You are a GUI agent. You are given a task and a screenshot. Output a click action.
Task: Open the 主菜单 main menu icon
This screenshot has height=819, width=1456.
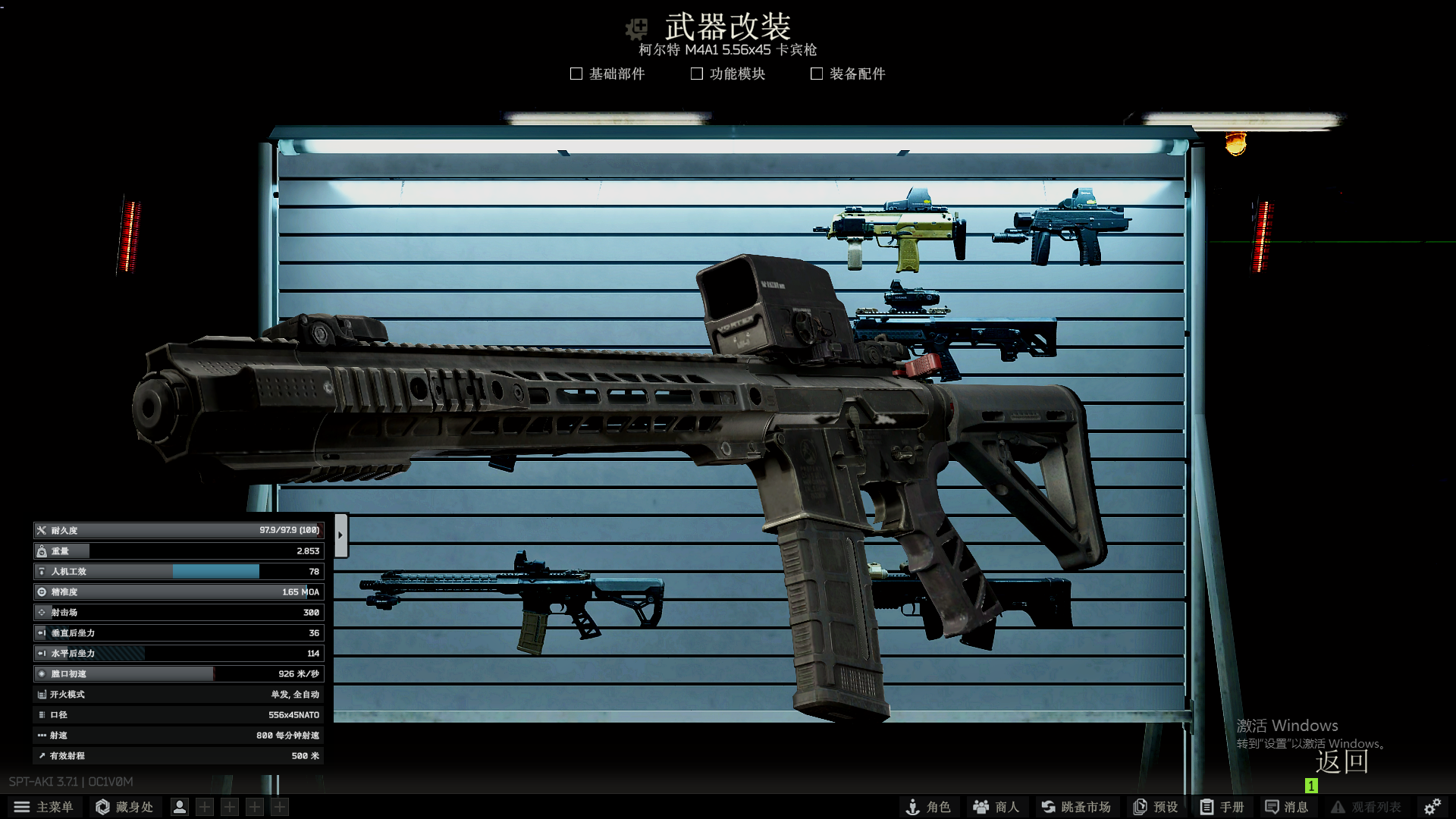coord(45,807)
